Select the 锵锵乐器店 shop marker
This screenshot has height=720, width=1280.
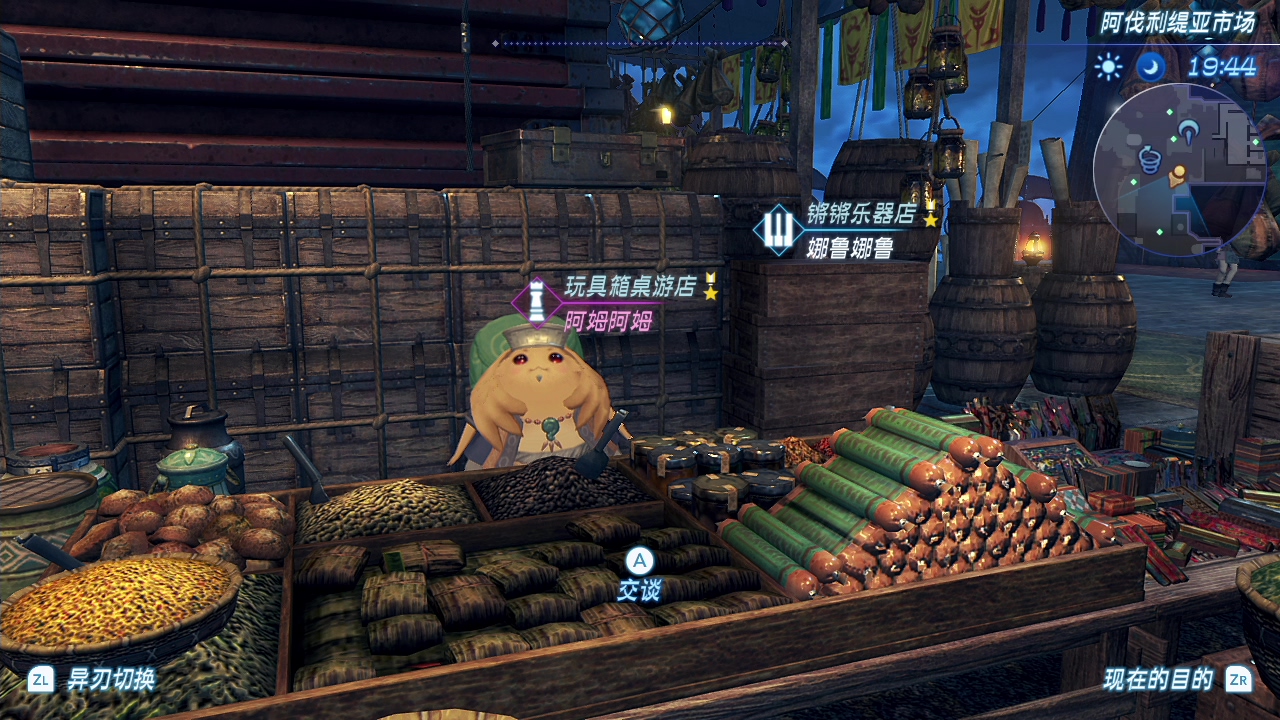pyautogui.click(x=778, y=229)
